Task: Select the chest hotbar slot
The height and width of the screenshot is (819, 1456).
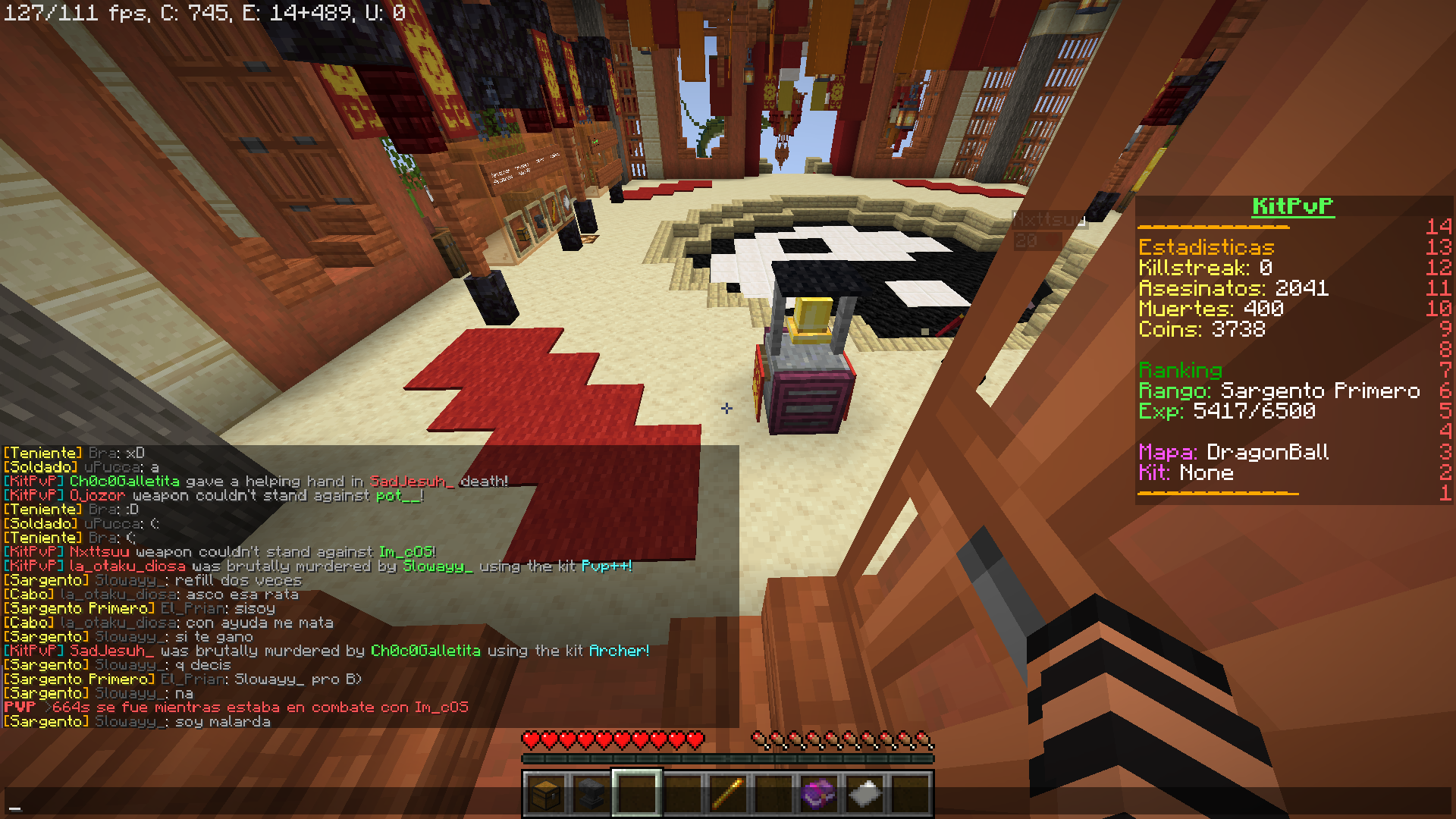Action: point(545,794)
